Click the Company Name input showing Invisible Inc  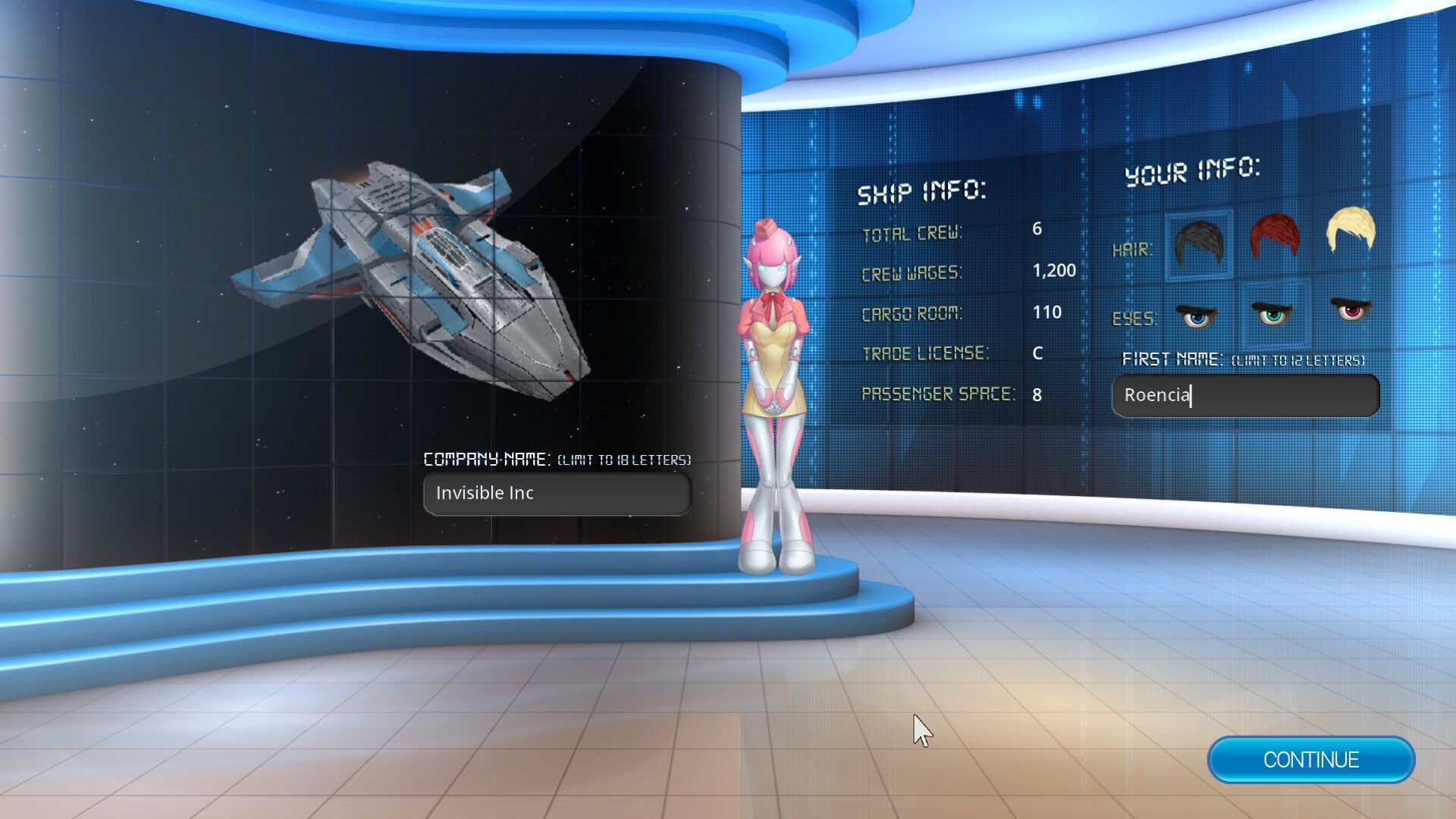pyautogui.click(x=557, y=493)
